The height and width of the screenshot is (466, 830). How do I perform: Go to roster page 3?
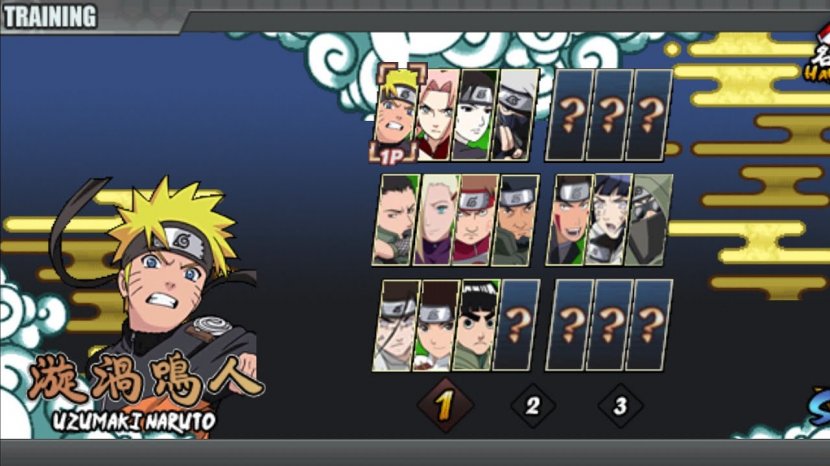tap(620, 406)
